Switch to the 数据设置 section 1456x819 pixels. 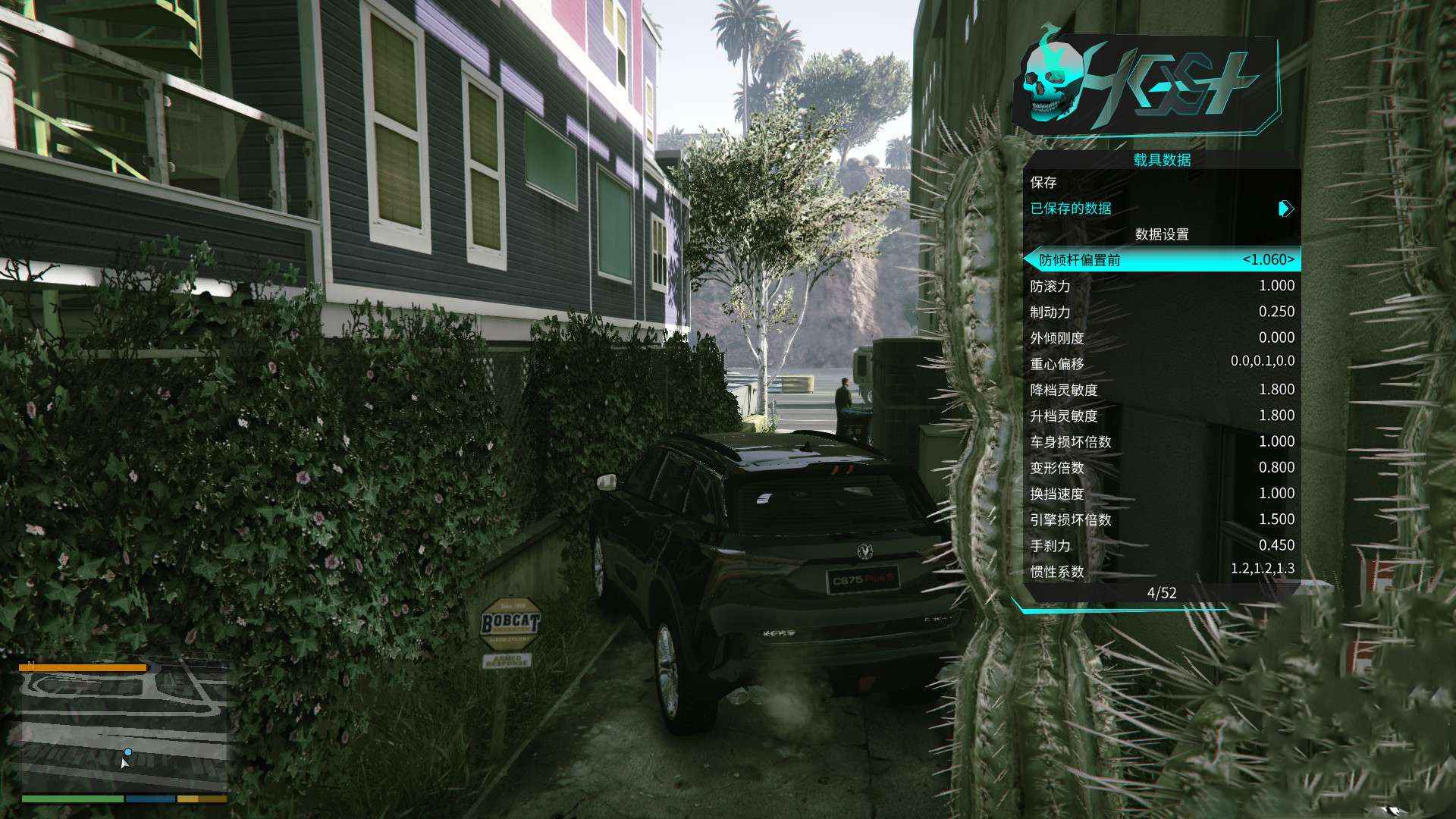(1161, 235)
